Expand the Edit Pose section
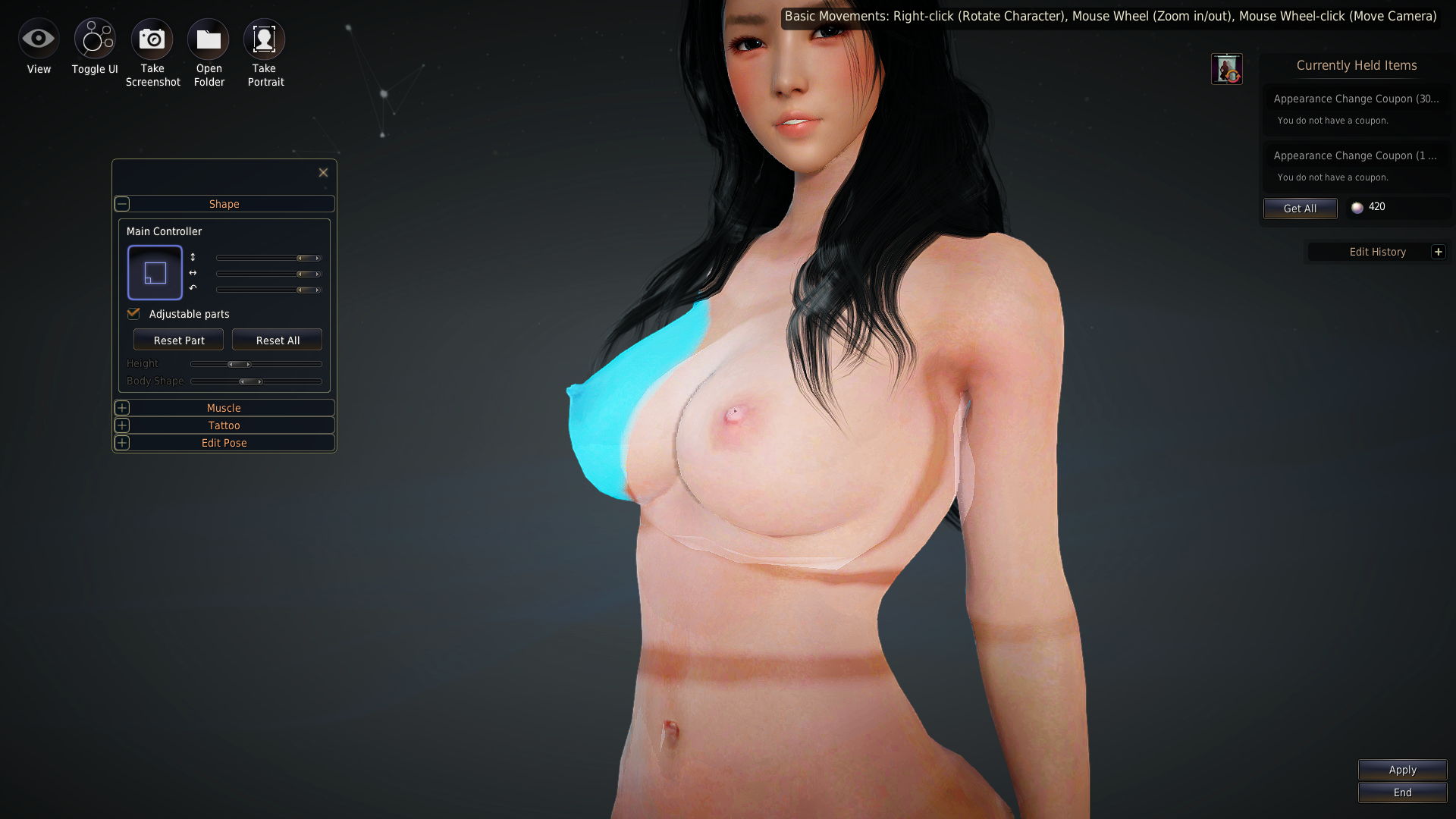 click(x=122, y=443)
